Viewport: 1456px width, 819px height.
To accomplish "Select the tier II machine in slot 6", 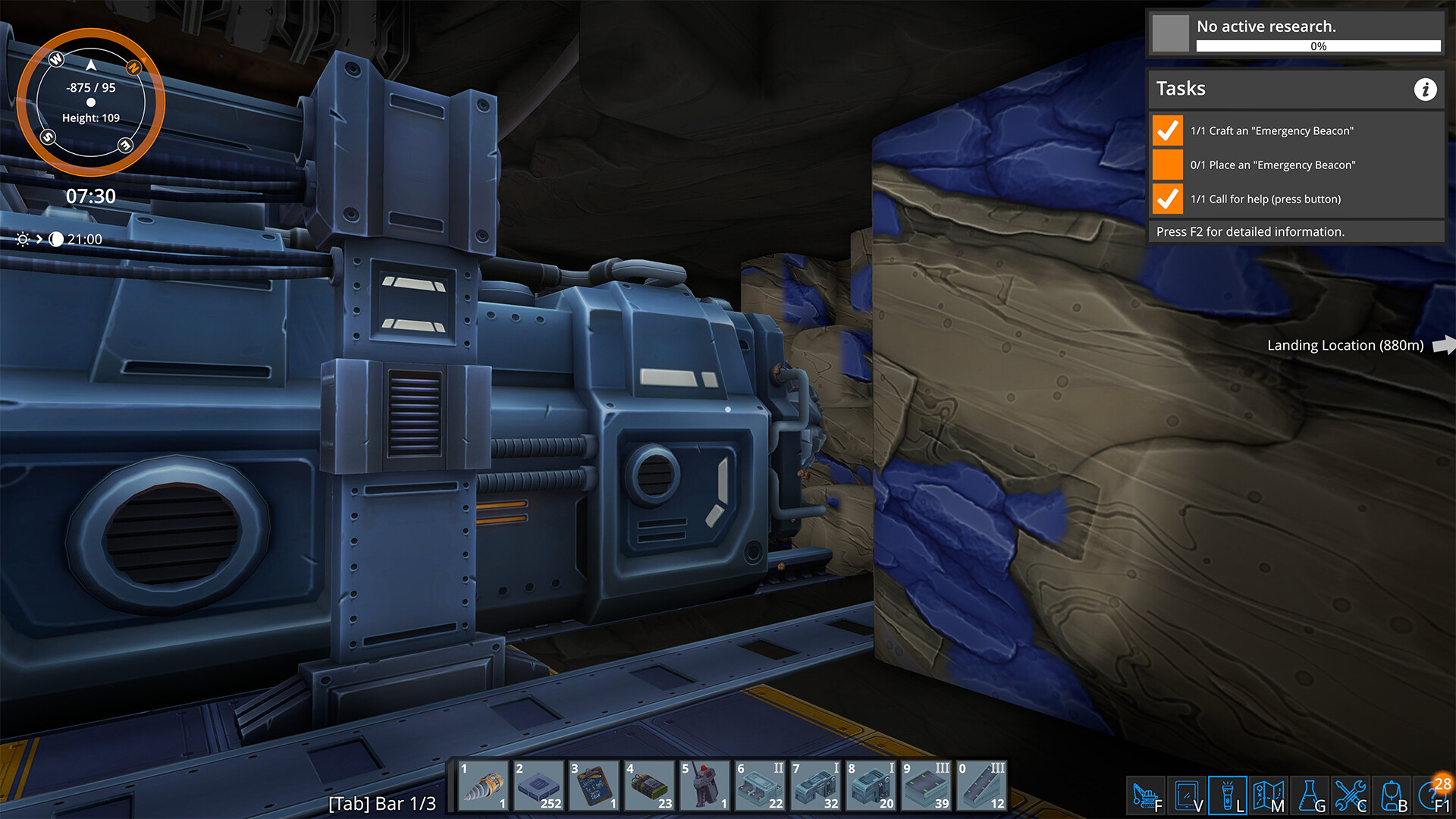I will (x=761, y=786).
